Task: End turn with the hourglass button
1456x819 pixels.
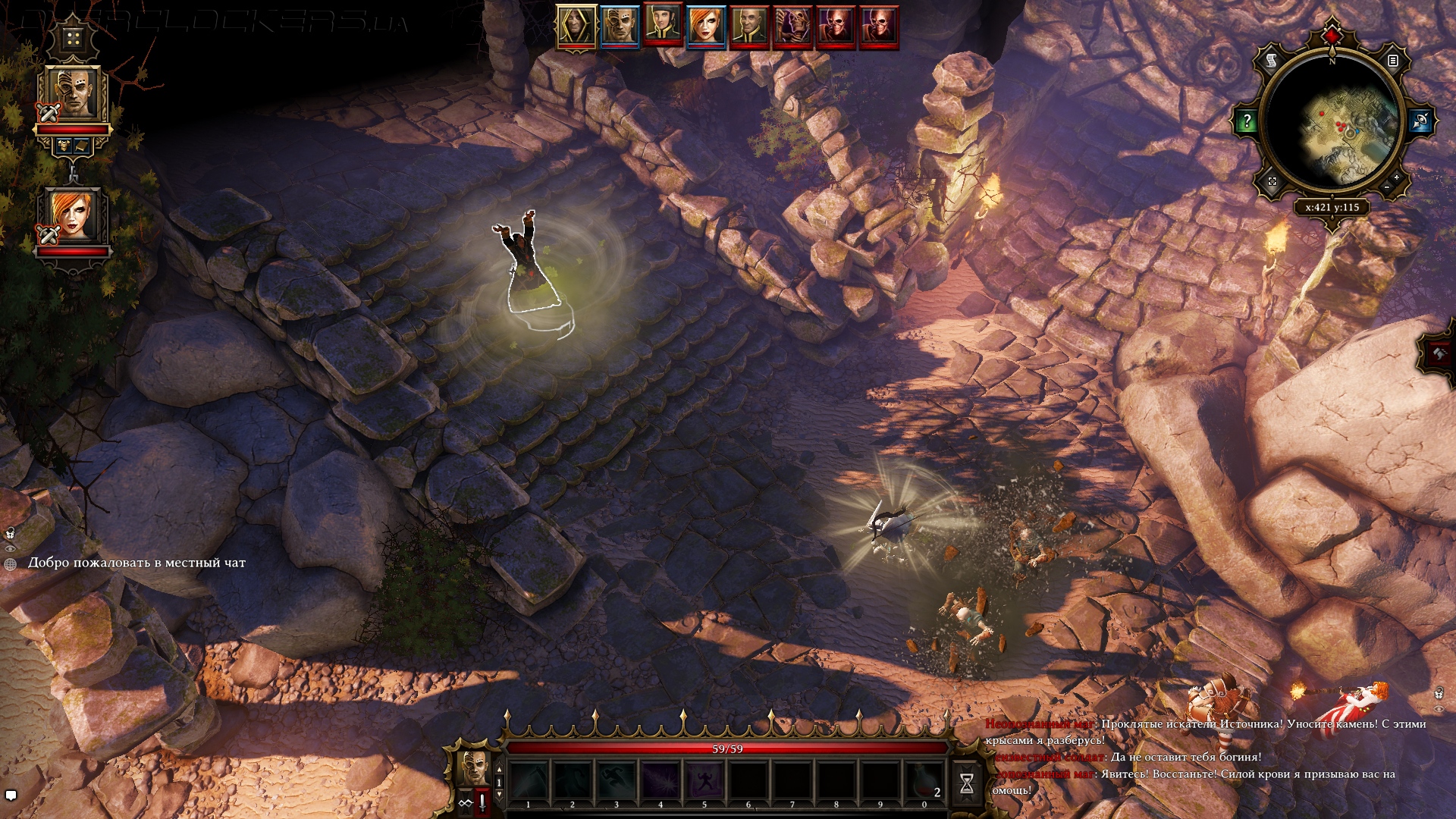Action: (966, 784)
